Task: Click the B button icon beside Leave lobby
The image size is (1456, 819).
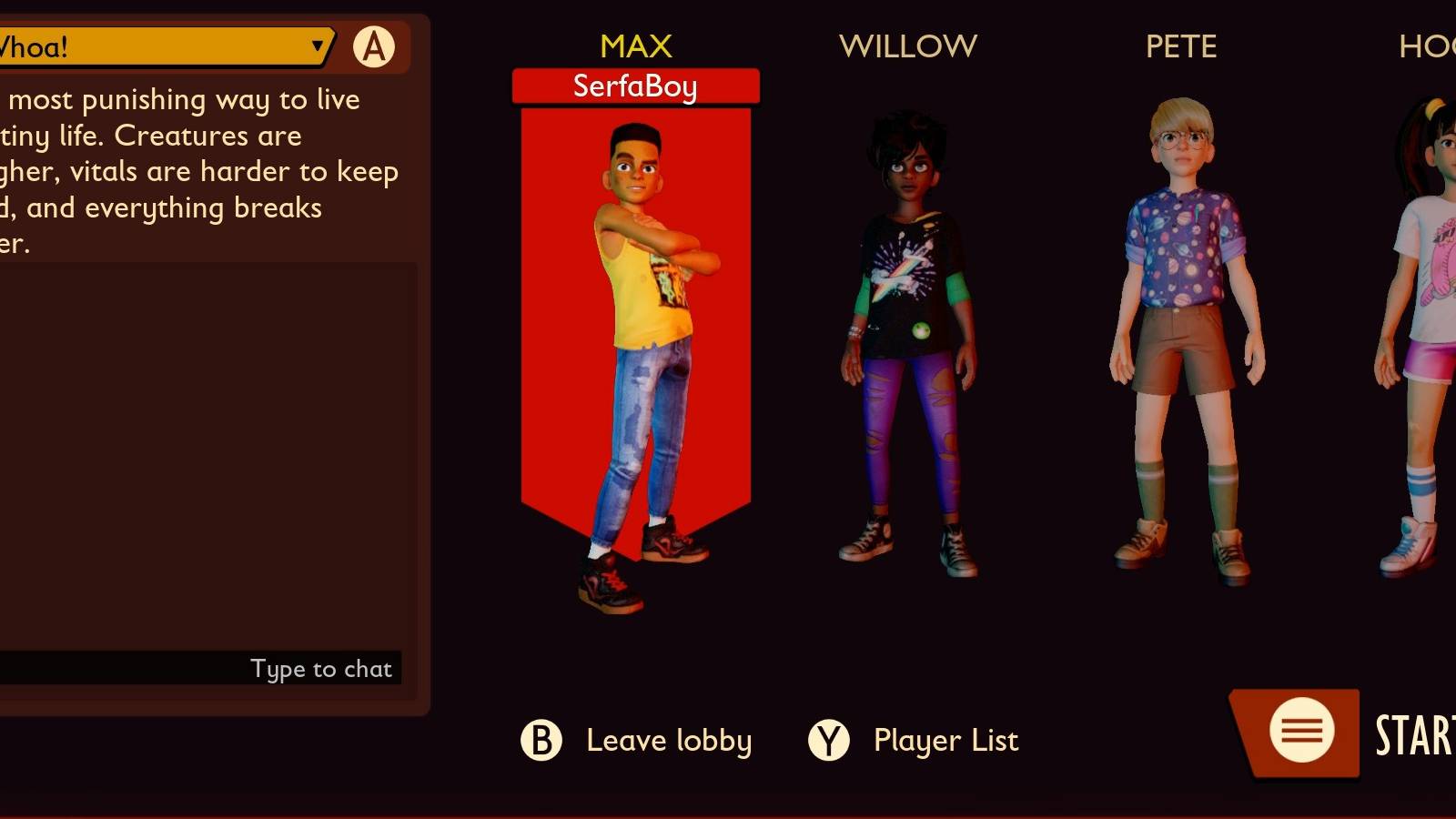Action: pyautogui.click(x=541, y=741)
